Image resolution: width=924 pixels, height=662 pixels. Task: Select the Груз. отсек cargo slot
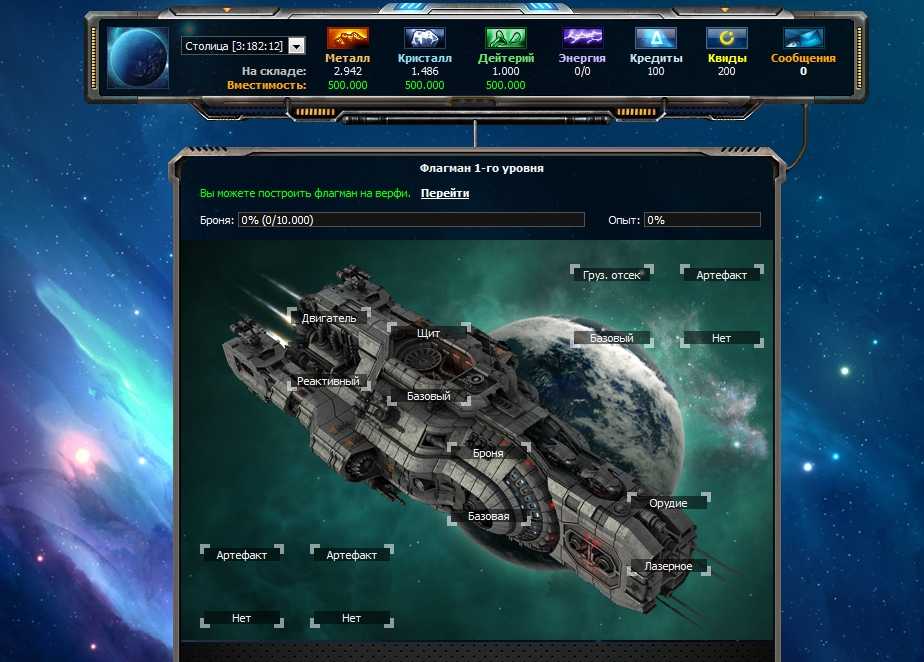611,275
